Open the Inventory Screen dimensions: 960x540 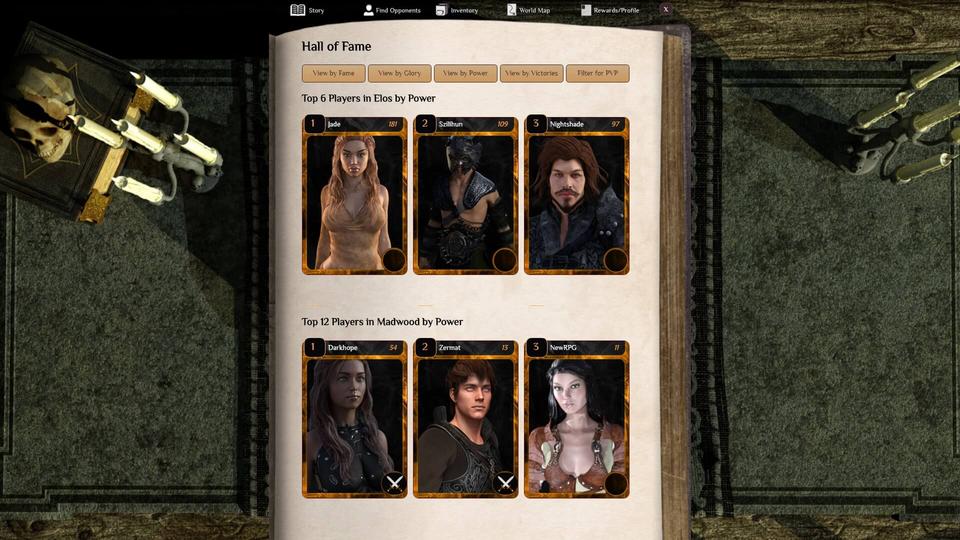[x=457, y=10]
